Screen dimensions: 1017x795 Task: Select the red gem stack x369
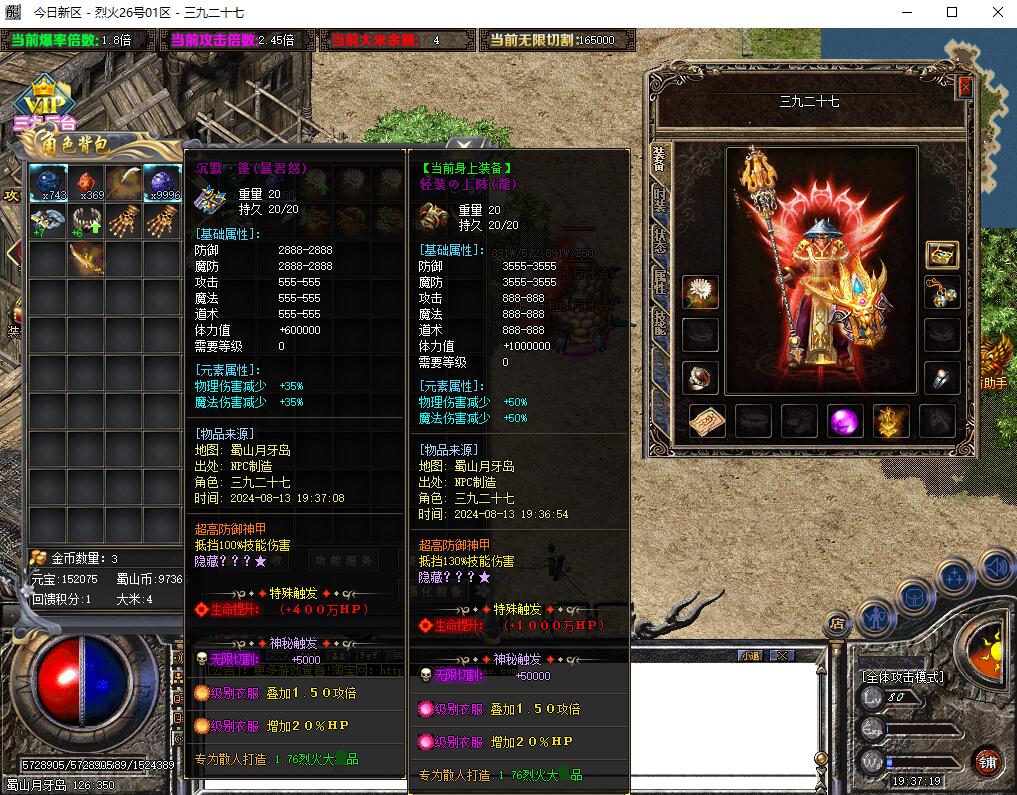[86, 182]
